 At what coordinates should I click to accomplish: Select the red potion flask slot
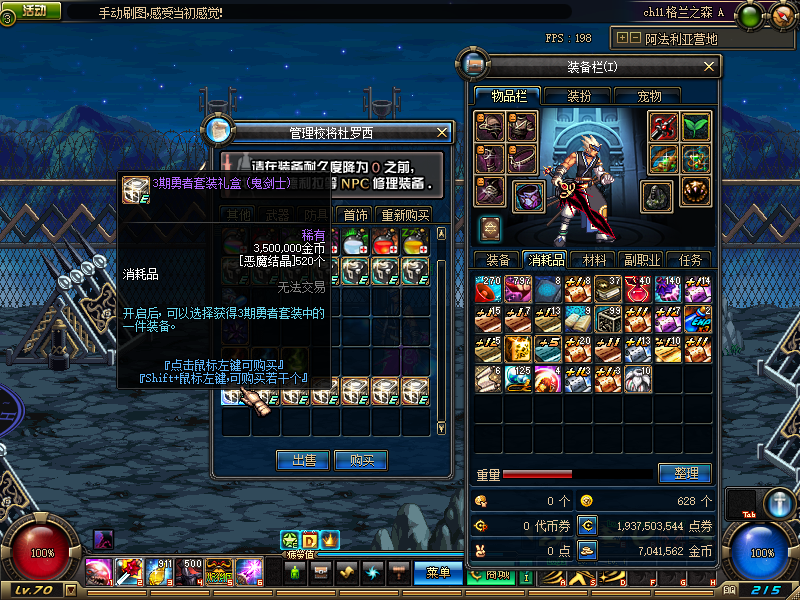point(637,290)
